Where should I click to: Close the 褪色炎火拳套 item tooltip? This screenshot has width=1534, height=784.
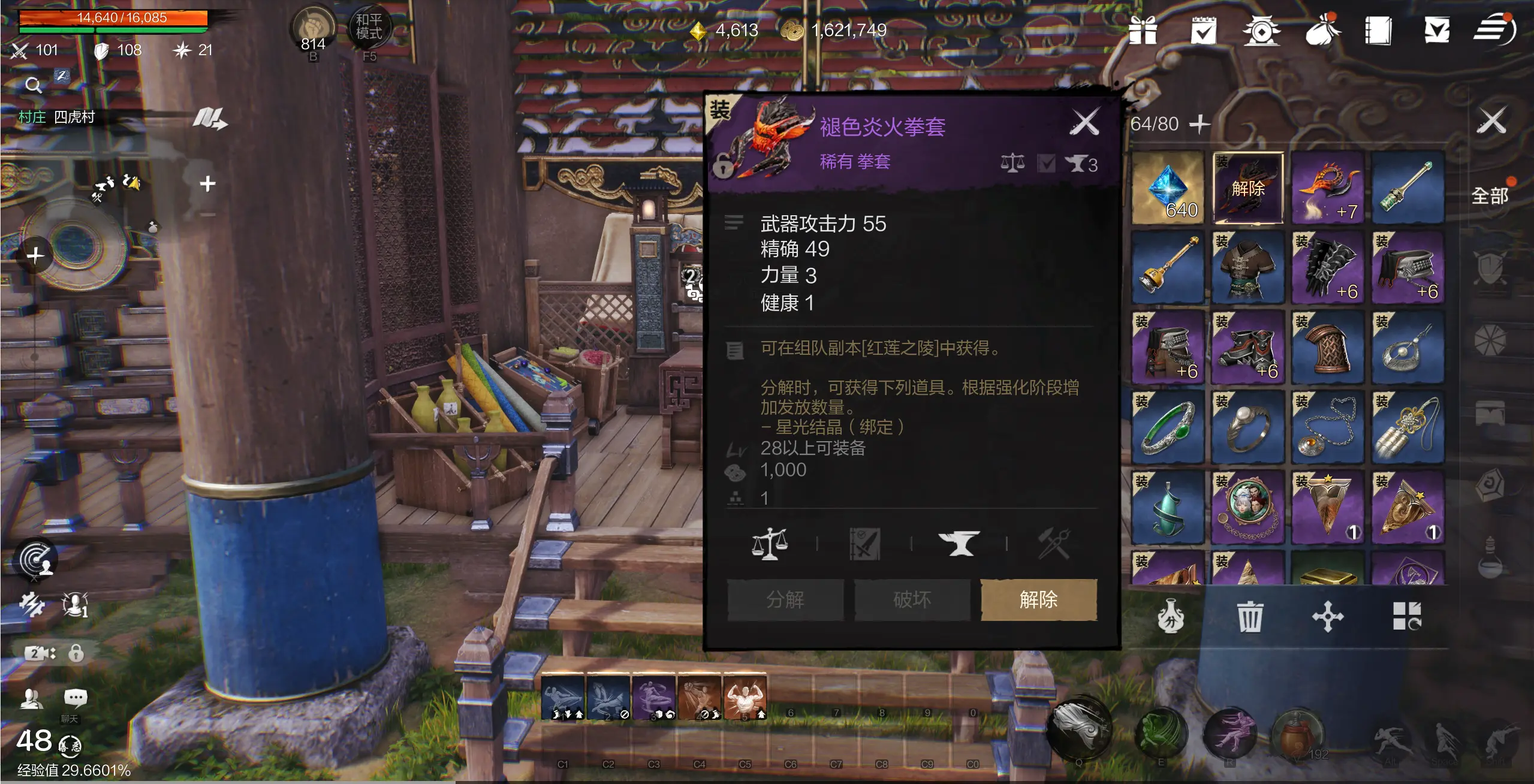coord(1084,122)
